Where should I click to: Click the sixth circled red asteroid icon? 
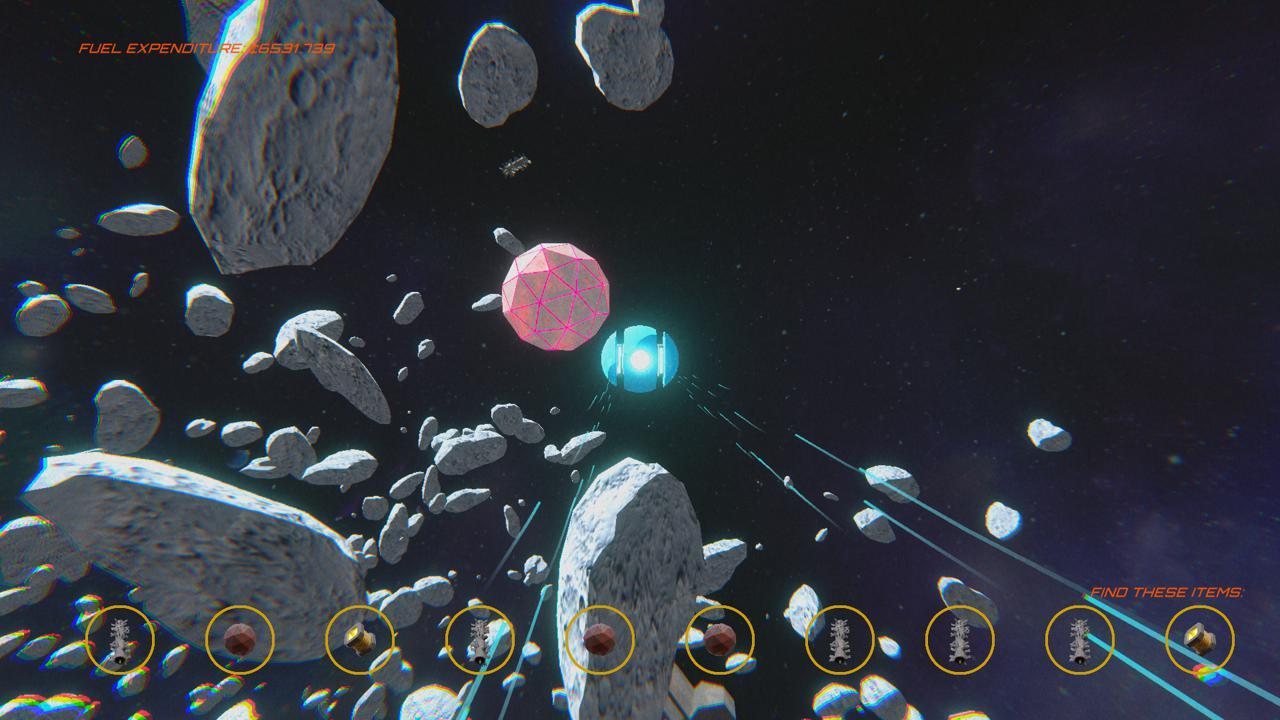(x=720, y=640)
